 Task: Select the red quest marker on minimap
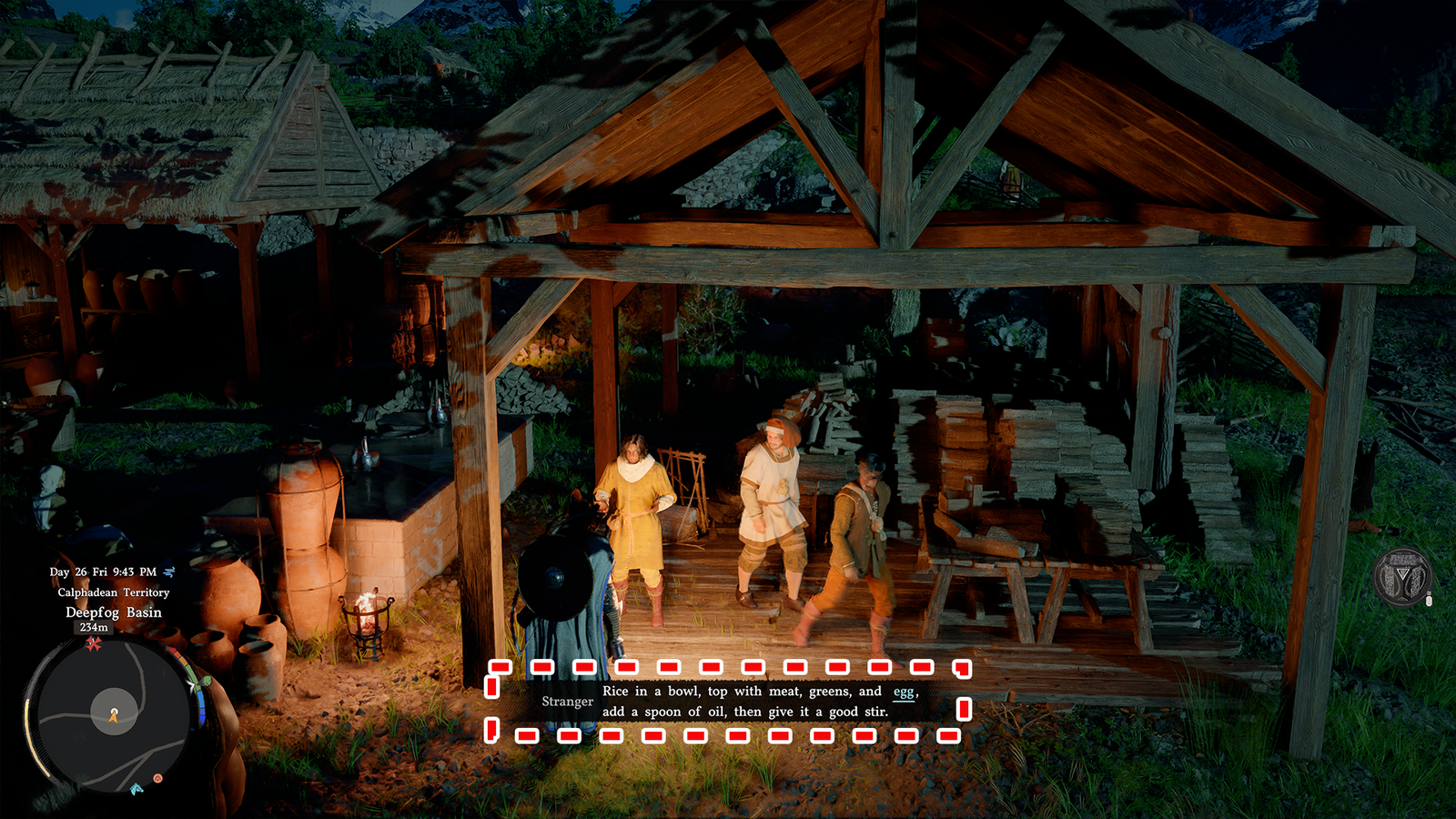(x=93, y=644)
